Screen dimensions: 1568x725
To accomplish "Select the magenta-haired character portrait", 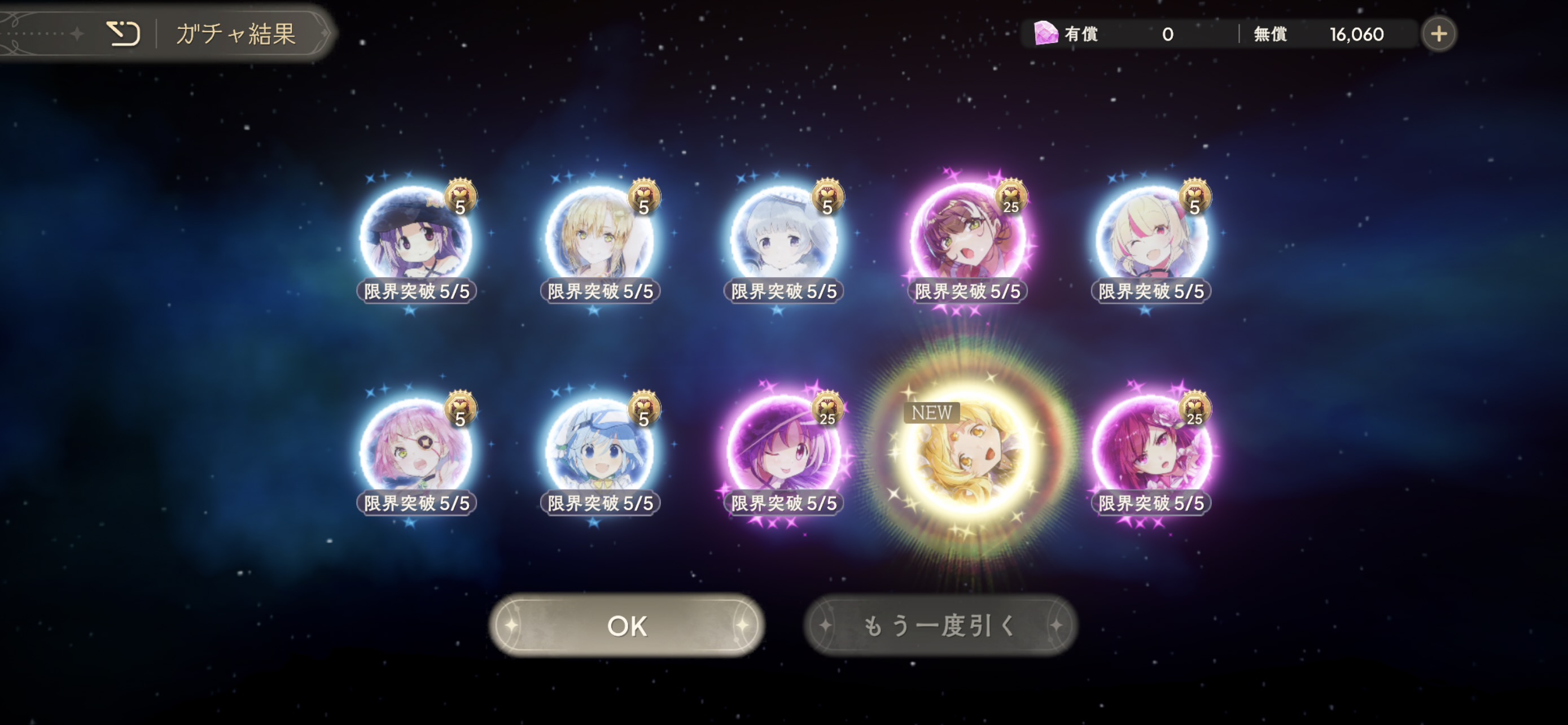I will point(1151,451).
